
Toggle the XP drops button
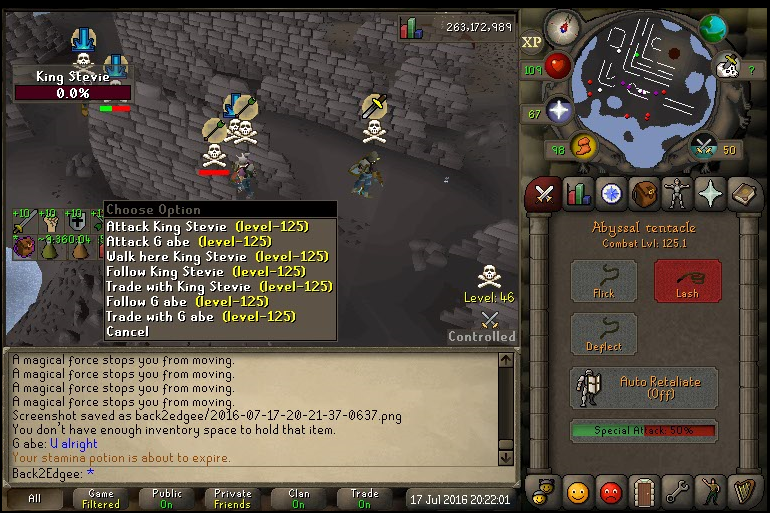[x=532, y=42]
